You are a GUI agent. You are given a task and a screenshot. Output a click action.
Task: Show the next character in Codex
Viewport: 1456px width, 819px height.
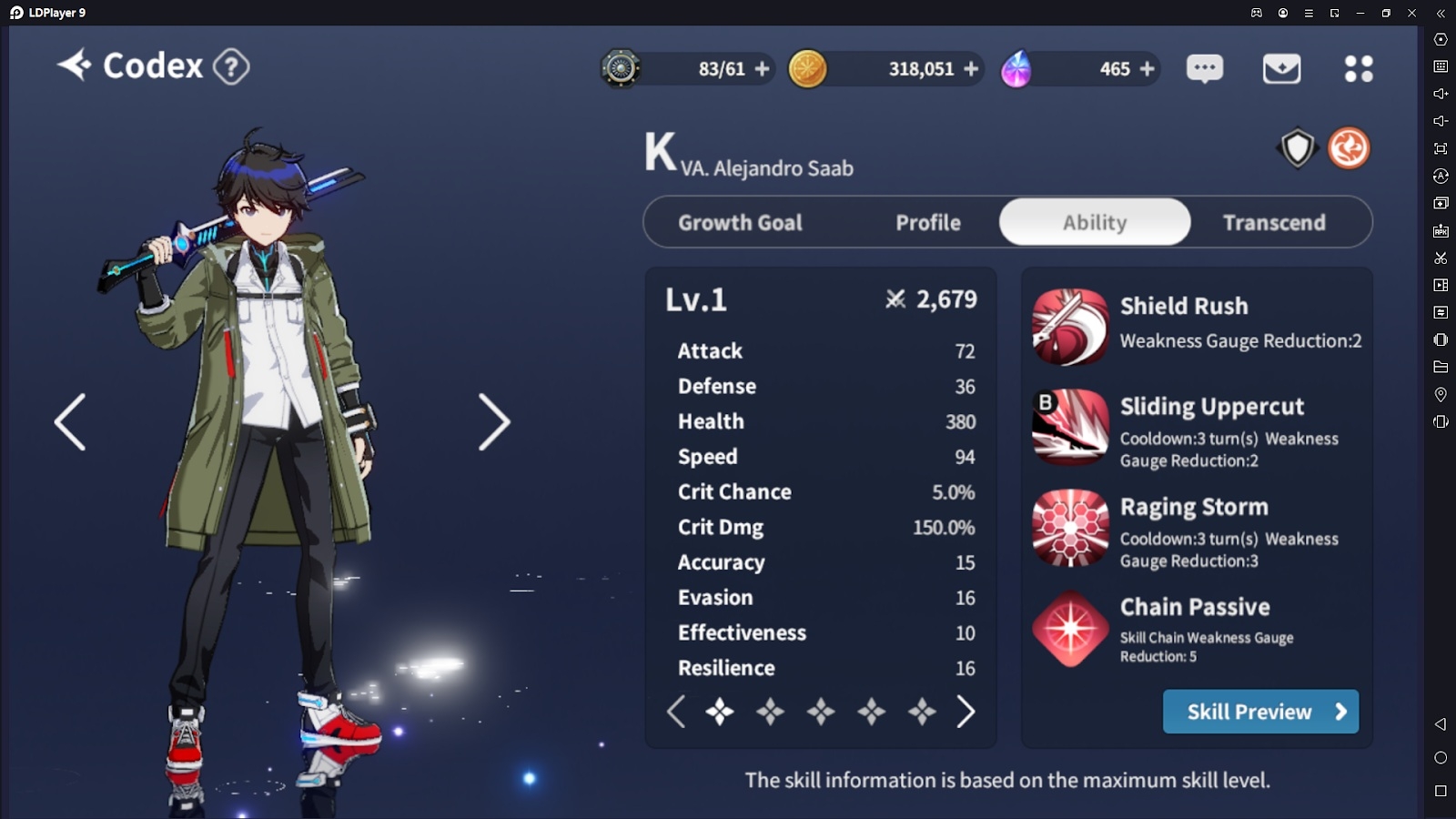coord(494,422)
